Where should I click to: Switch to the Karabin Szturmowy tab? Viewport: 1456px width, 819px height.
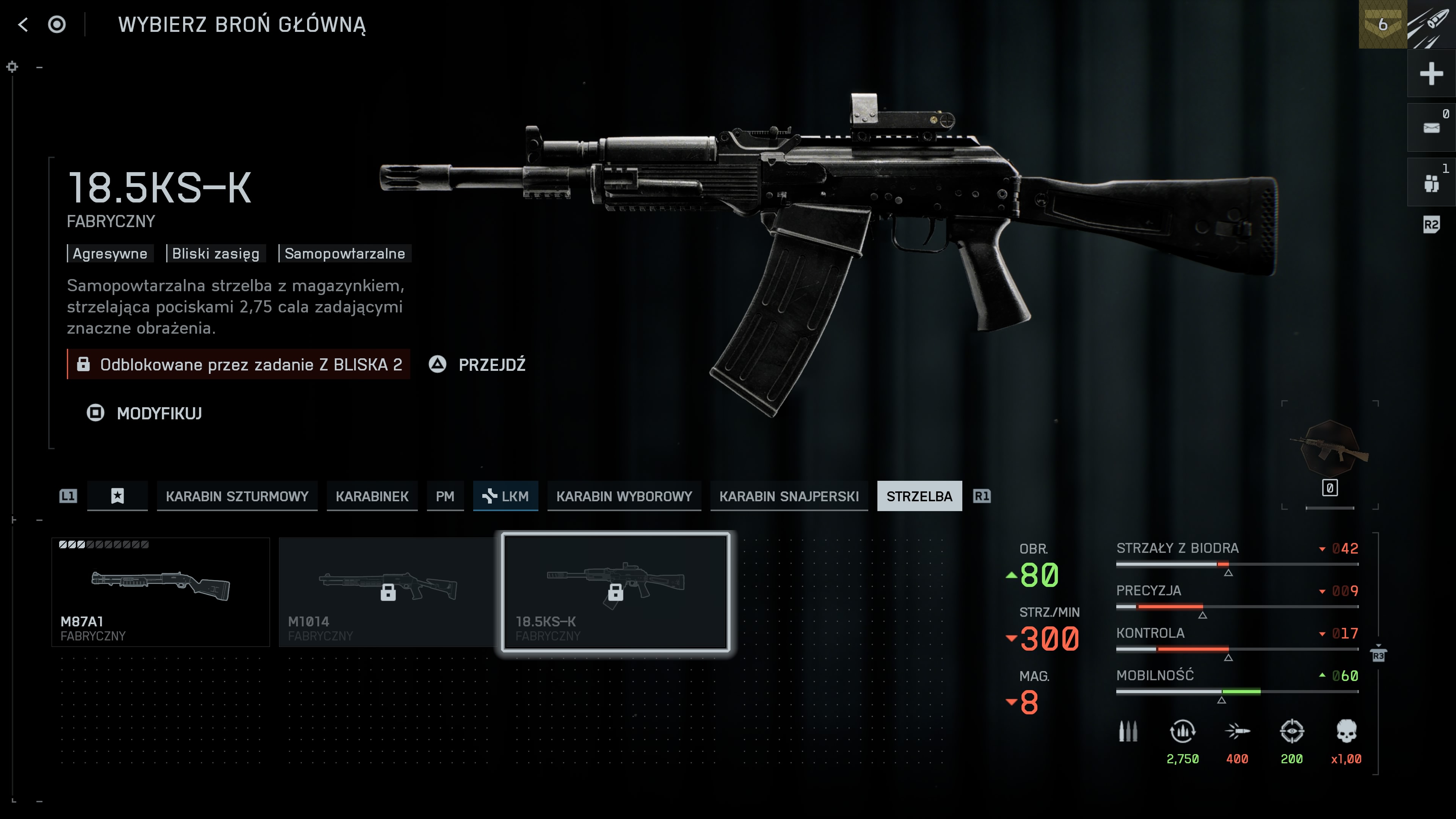(x=237, y=496)
